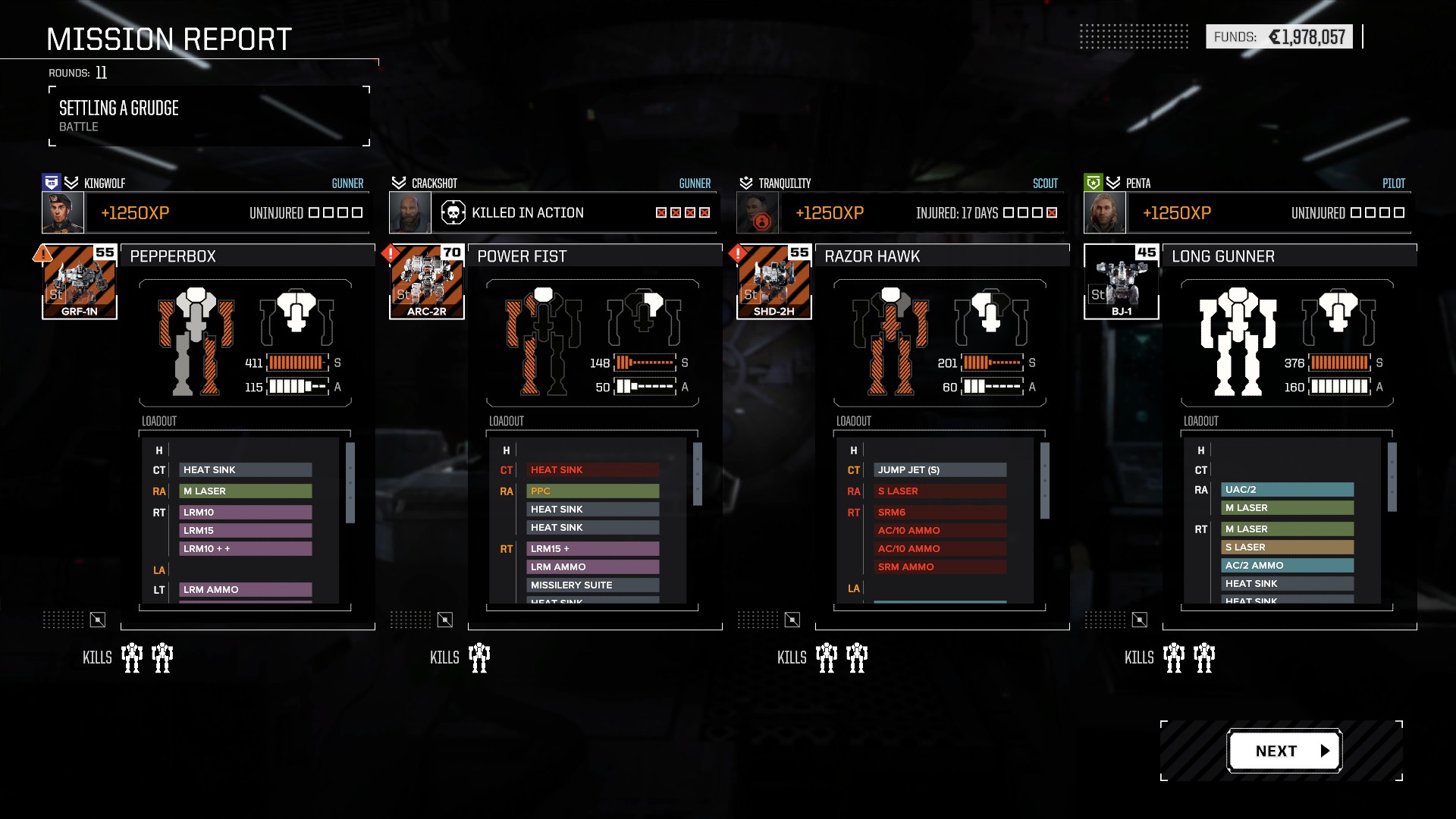Continue with the NEXT button
Screen dimensions: 1456x819
(1285, 751)
